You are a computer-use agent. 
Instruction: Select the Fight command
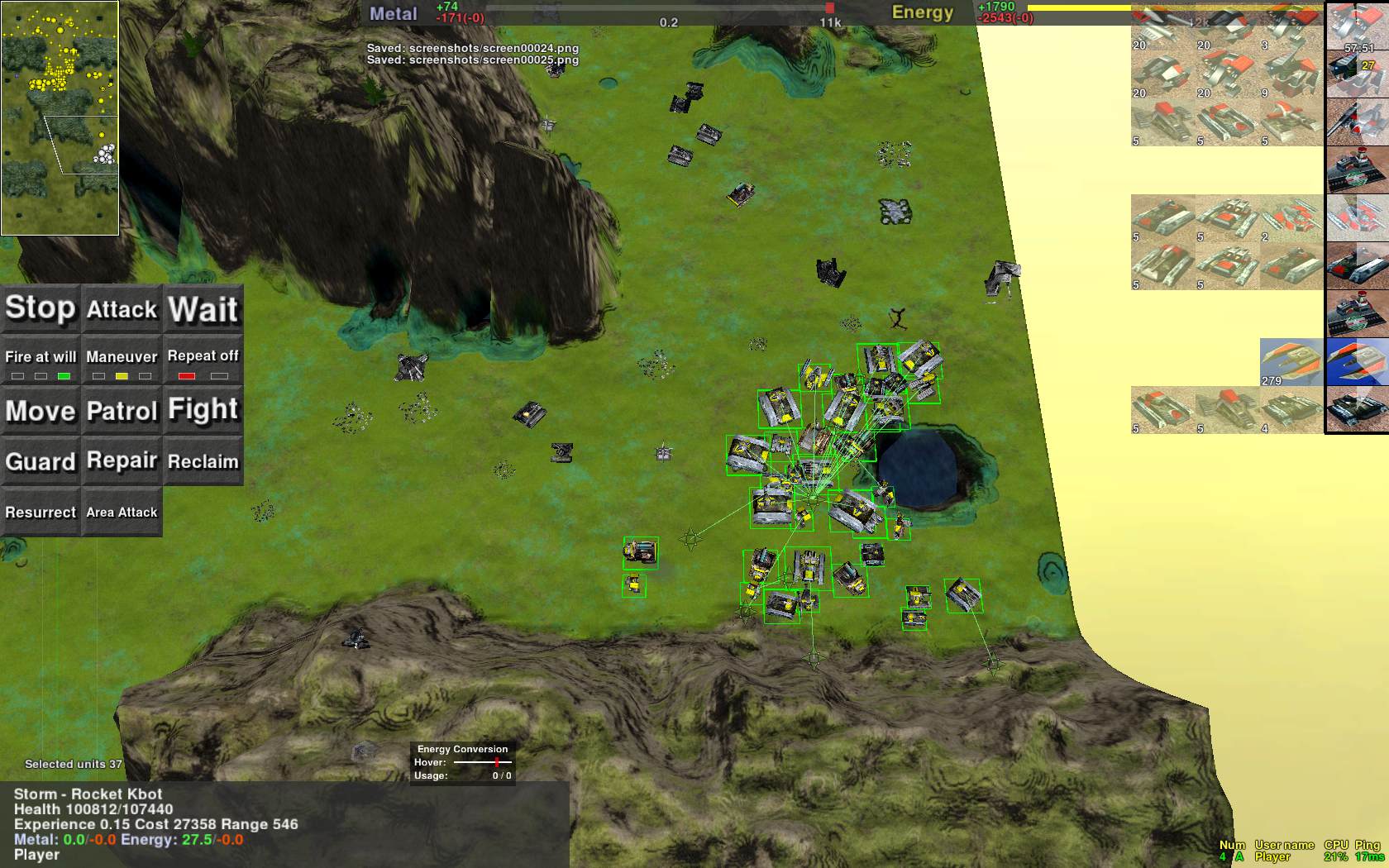(203, 411)
